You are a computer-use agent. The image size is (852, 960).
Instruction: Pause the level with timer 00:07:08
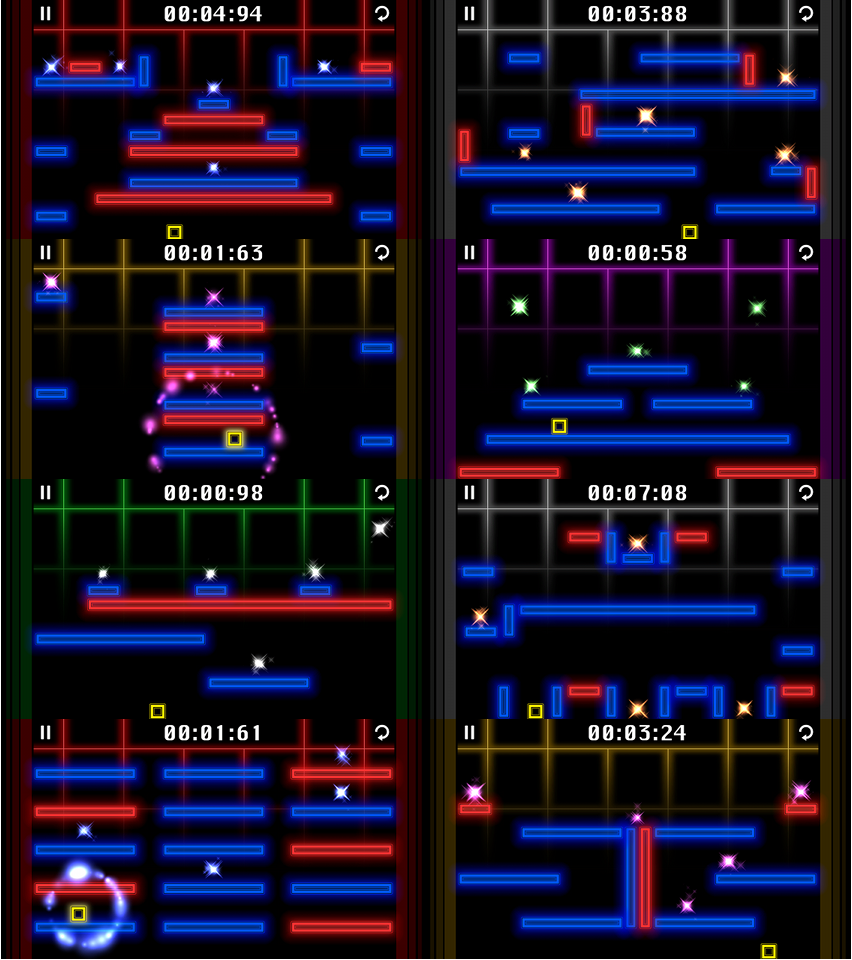click(469, 492)
